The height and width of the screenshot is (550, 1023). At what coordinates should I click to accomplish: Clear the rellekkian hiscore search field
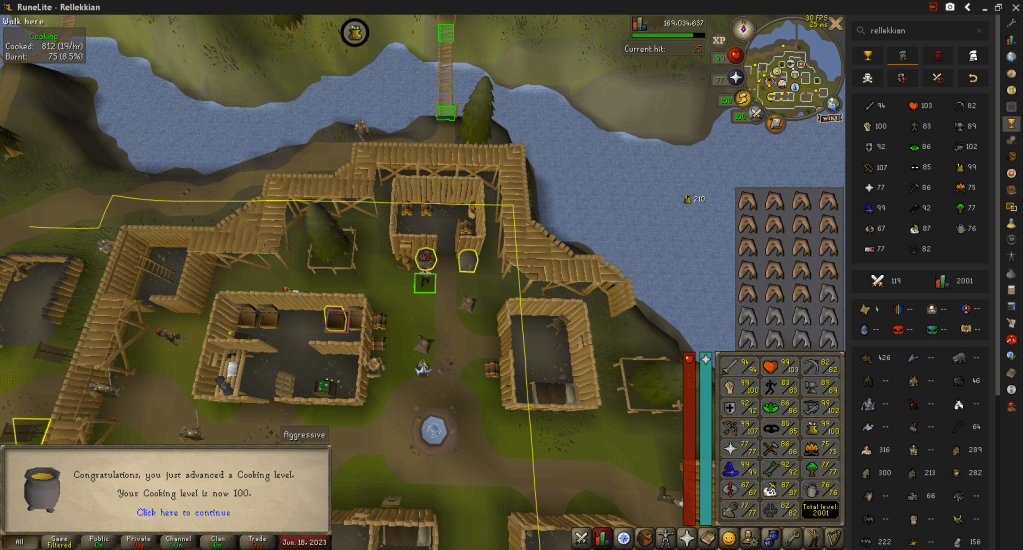(x=978, y=31)
